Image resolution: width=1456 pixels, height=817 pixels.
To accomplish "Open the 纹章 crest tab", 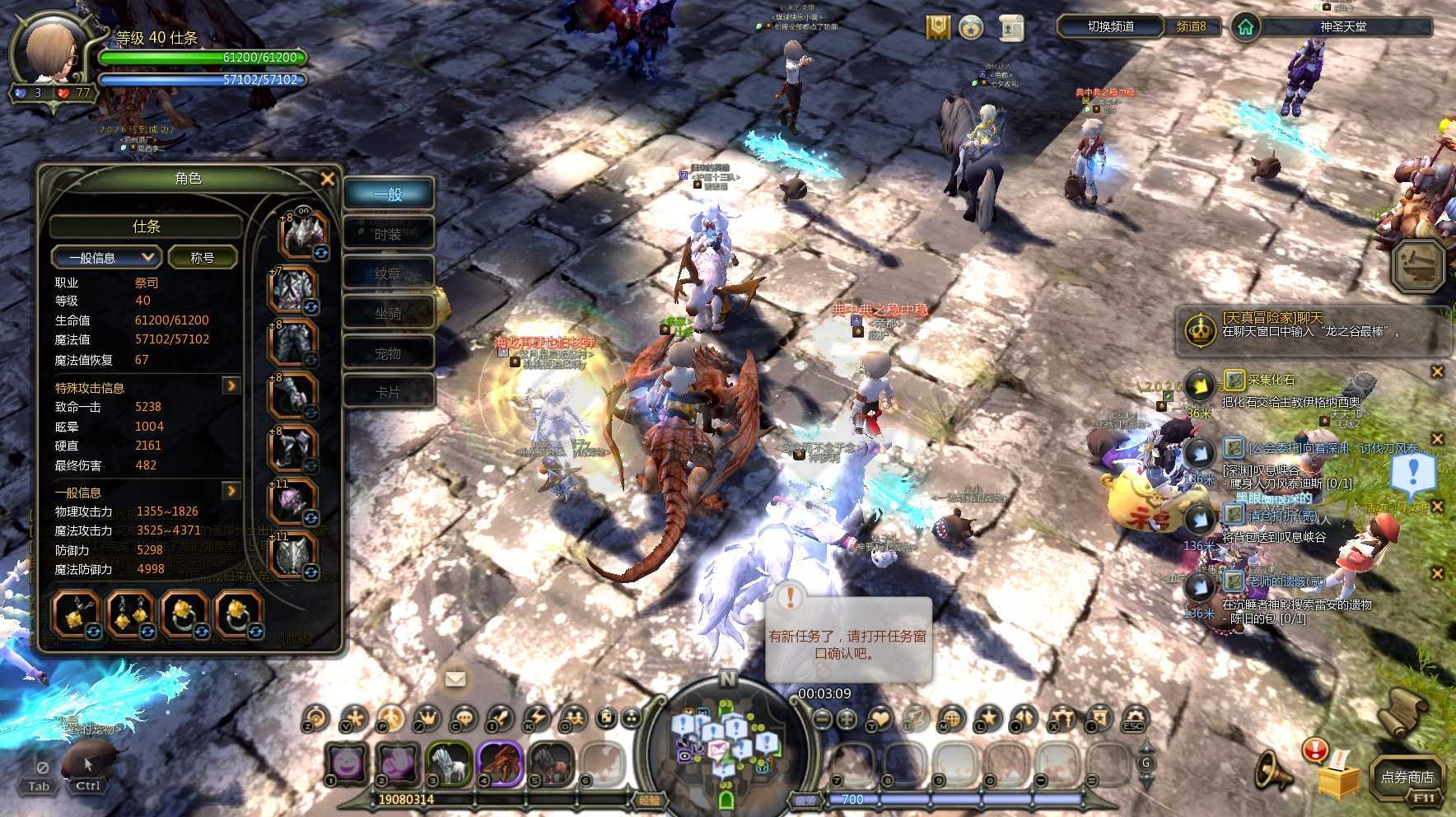I will (388, 273).
